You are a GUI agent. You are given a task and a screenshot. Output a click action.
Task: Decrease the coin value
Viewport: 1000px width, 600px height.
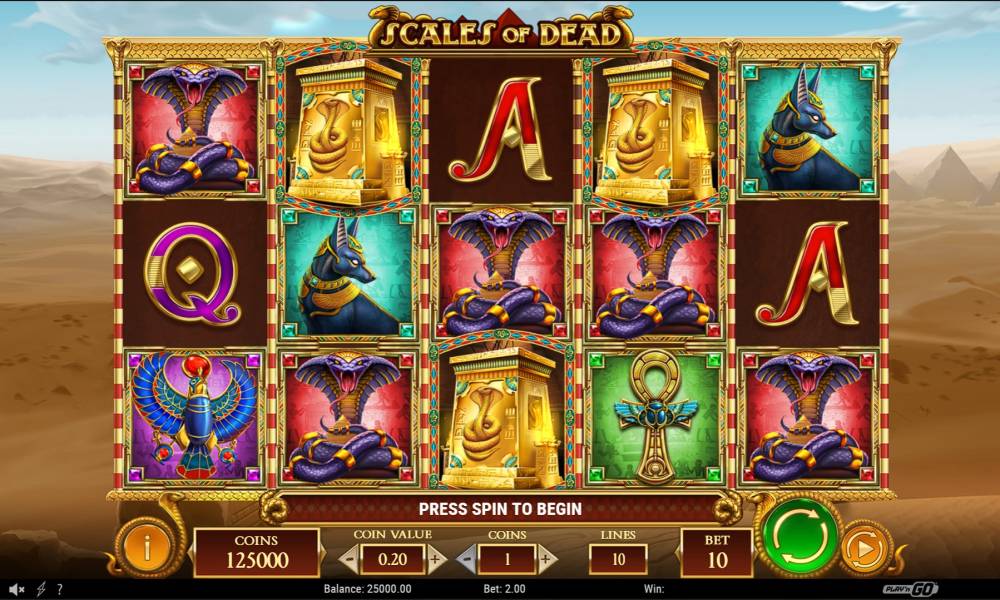click(348, 559)
